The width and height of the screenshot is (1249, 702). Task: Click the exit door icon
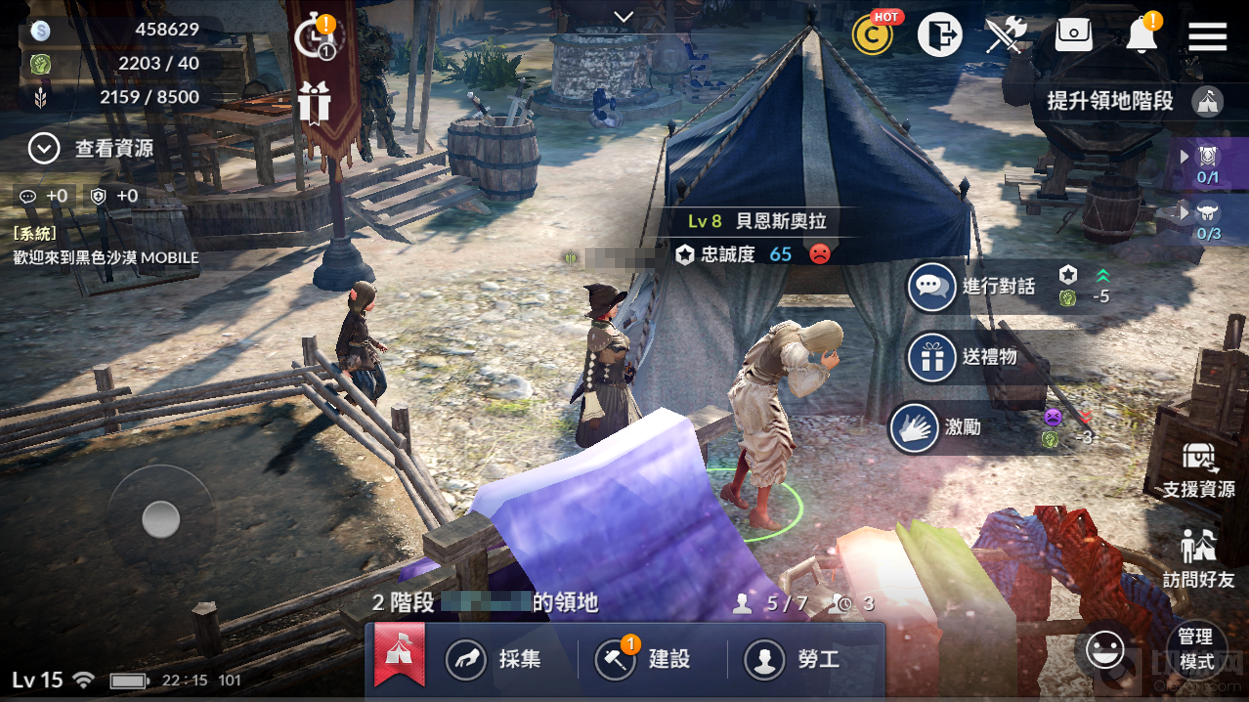tap(939, 37)
